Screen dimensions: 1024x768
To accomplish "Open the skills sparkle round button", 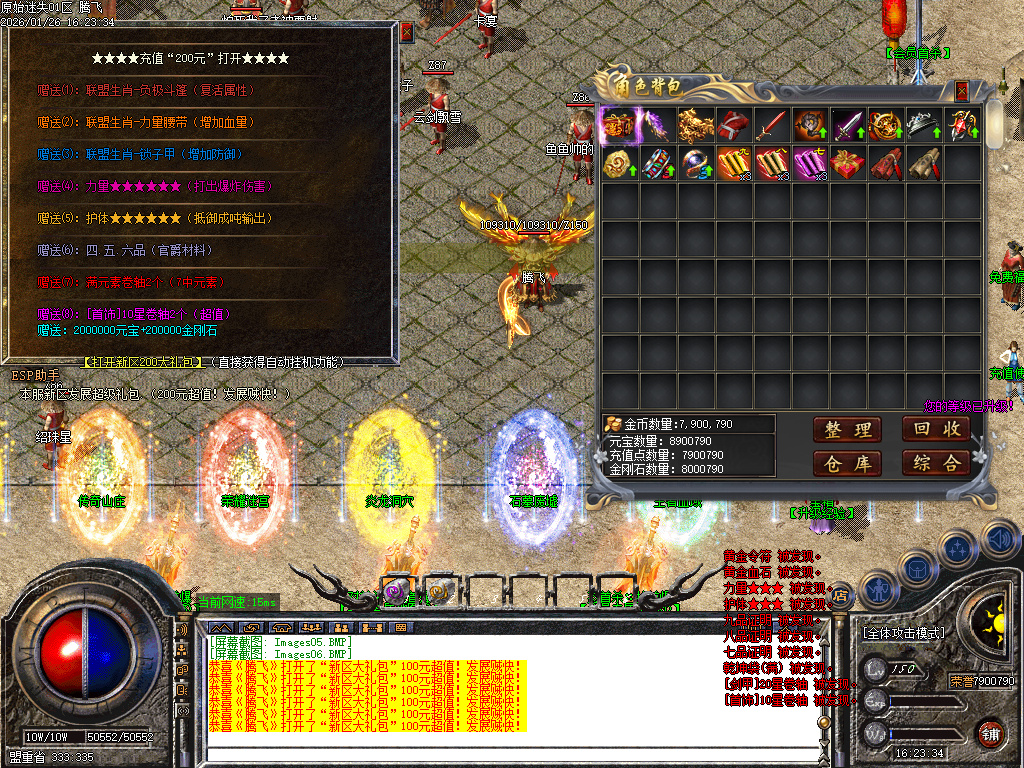I will [x=957, y=549].
